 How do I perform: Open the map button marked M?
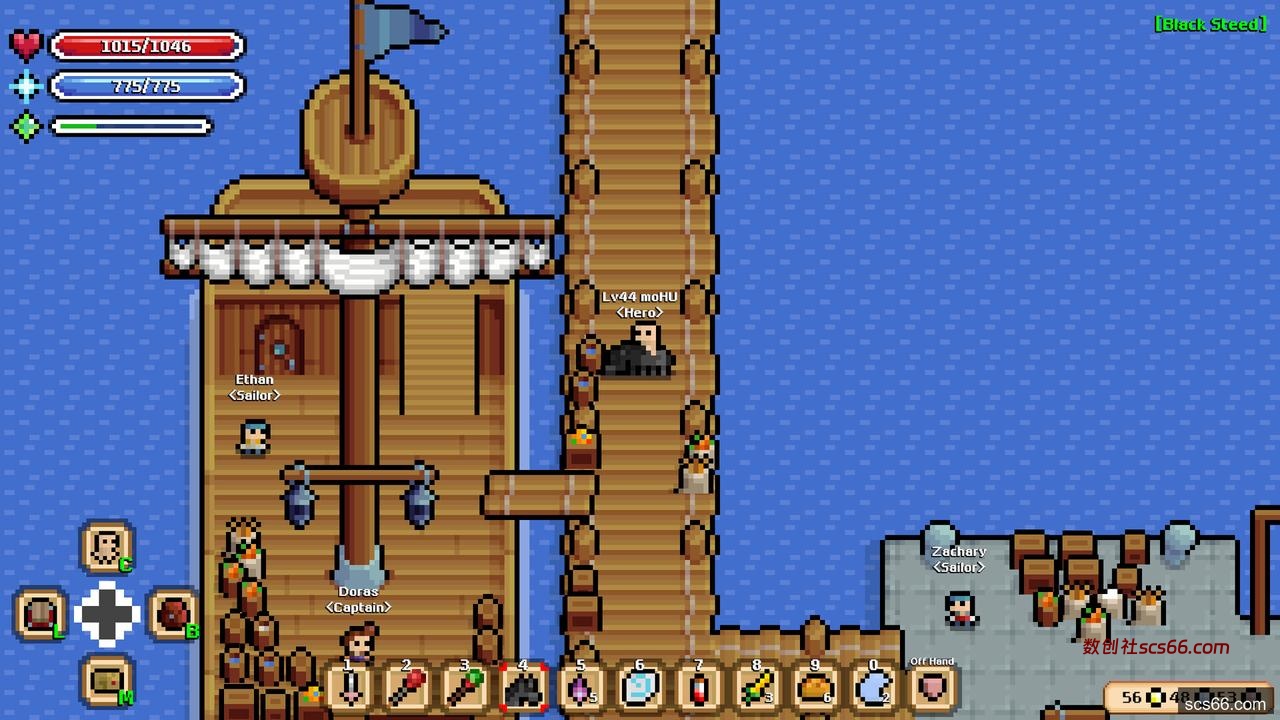[106, 681]
